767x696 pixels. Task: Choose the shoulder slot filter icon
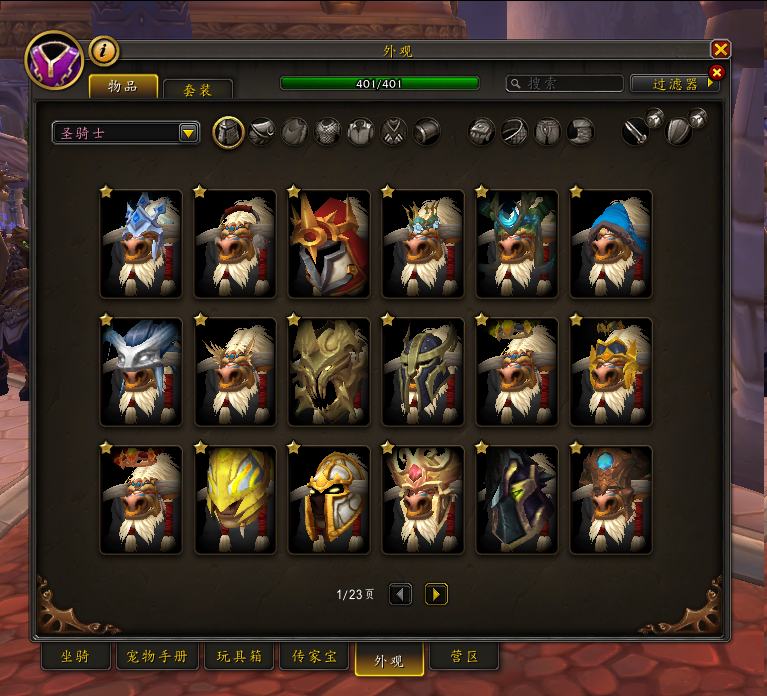pos(262,131)
